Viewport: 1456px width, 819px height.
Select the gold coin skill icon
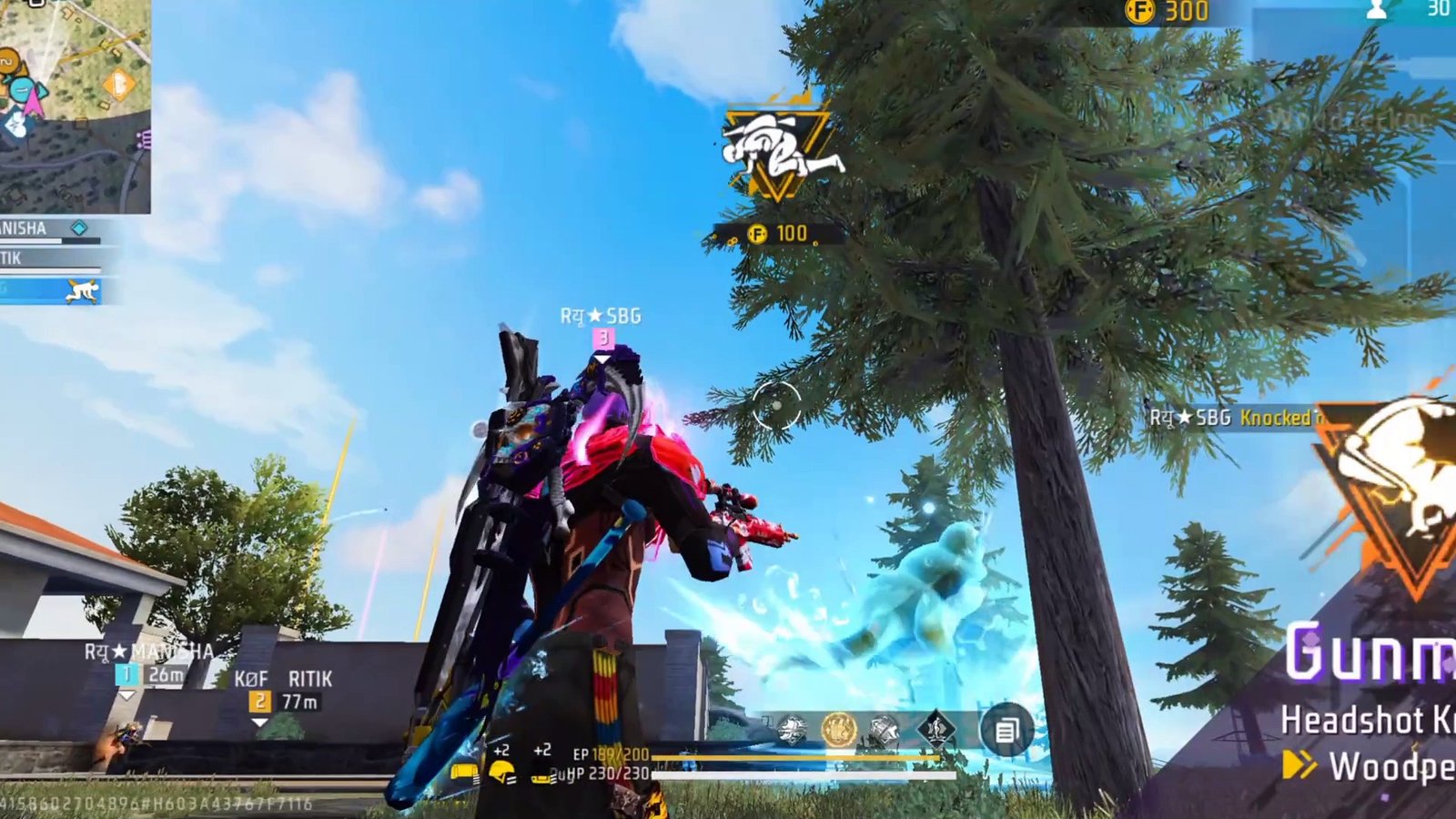(x=838, y=729)
